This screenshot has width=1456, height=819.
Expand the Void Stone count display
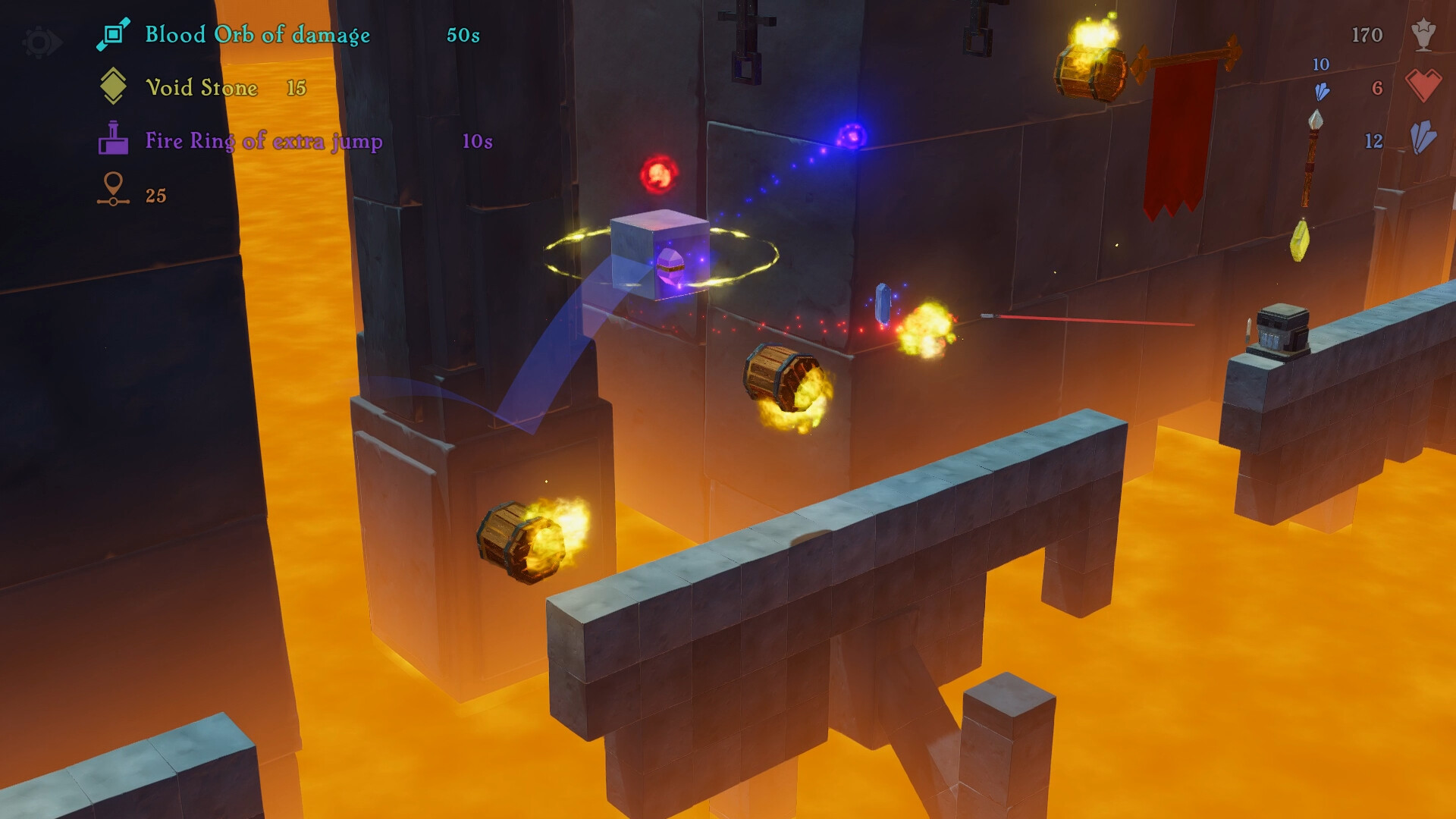click(x=295, y=87)
